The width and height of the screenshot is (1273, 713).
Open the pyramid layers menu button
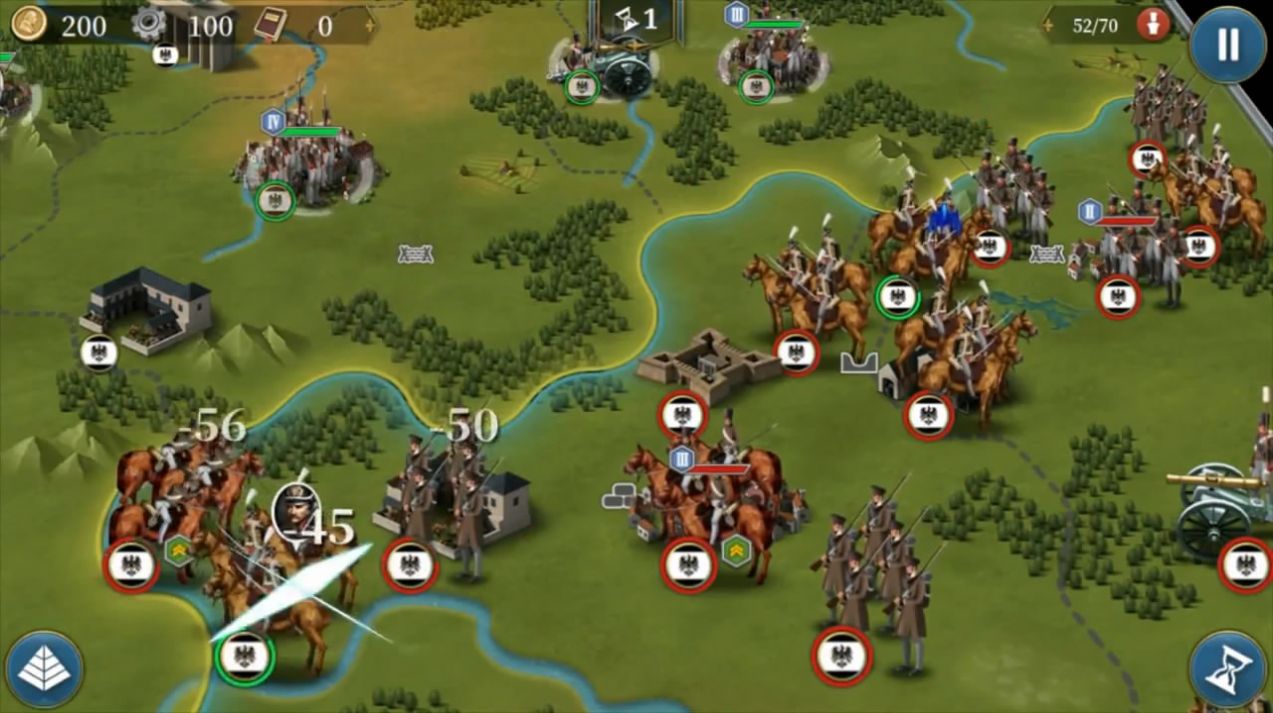[44, 671]
